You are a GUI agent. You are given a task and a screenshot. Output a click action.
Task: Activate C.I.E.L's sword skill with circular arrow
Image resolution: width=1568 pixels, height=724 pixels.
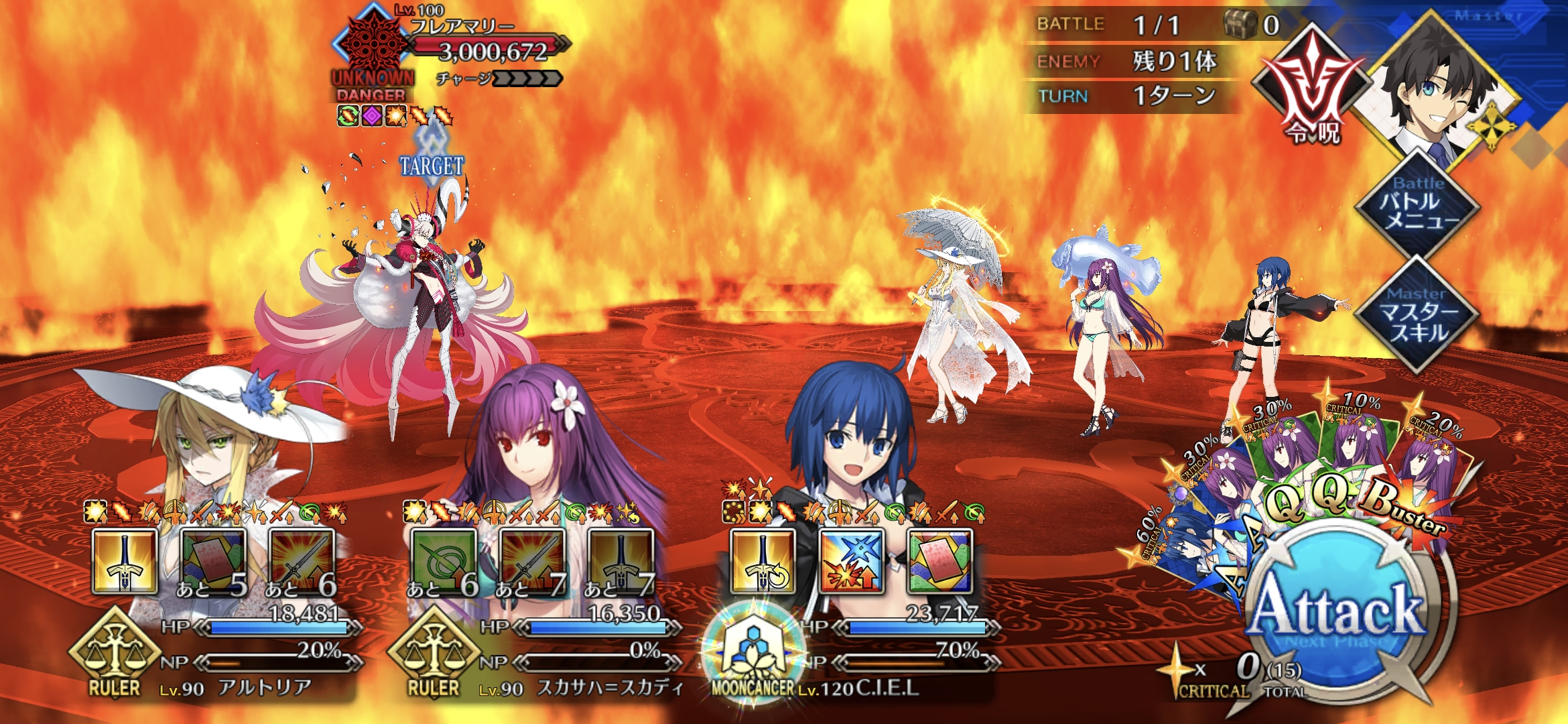(x=763, y=562)
